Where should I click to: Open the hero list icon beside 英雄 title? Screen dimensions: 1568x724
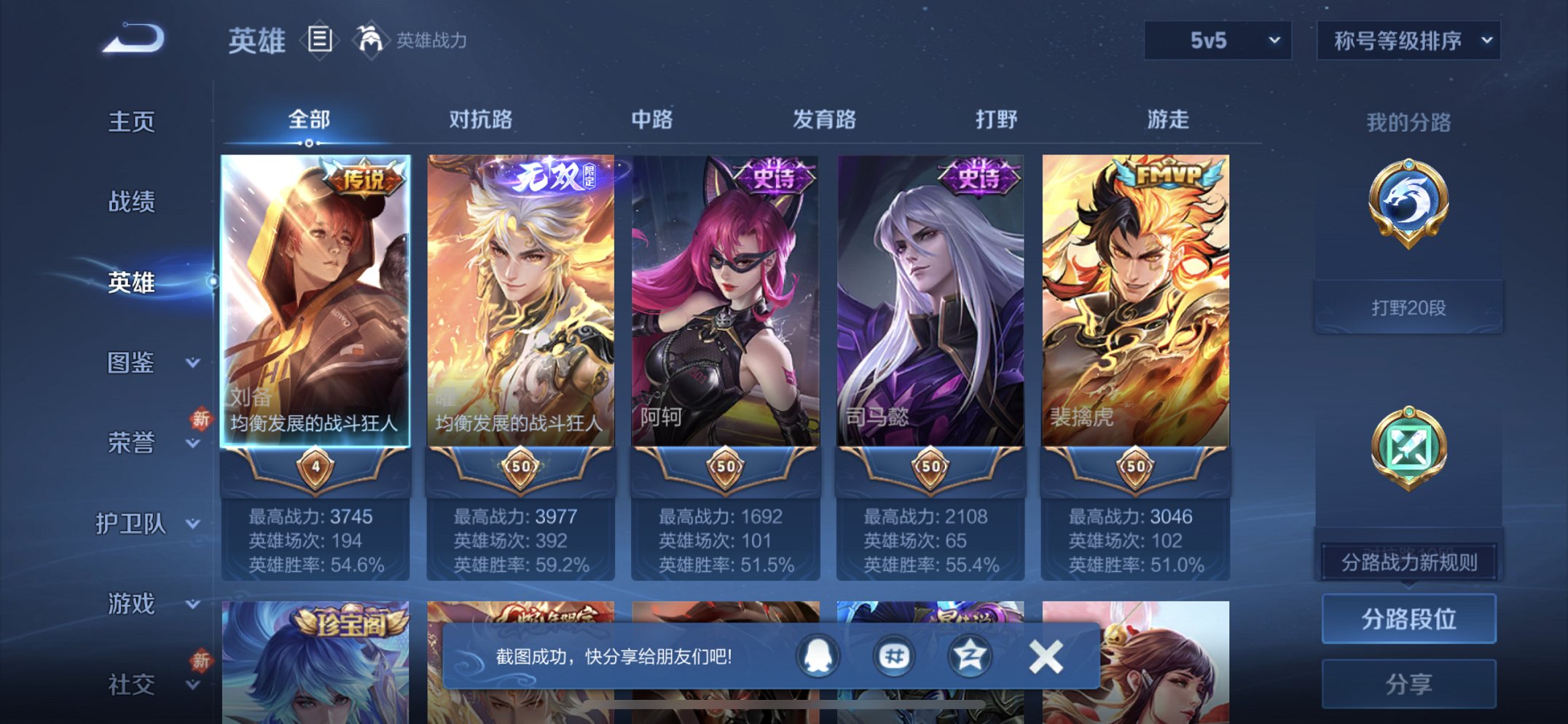[x=321, y=40]
